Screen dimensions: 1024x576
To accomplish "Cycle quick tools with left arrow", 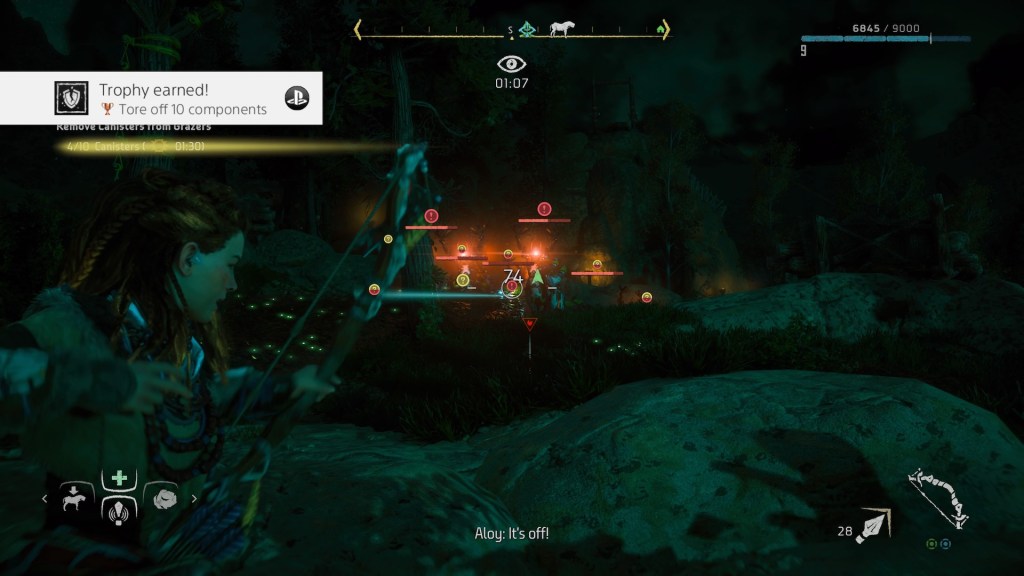I will pos(44,498).
